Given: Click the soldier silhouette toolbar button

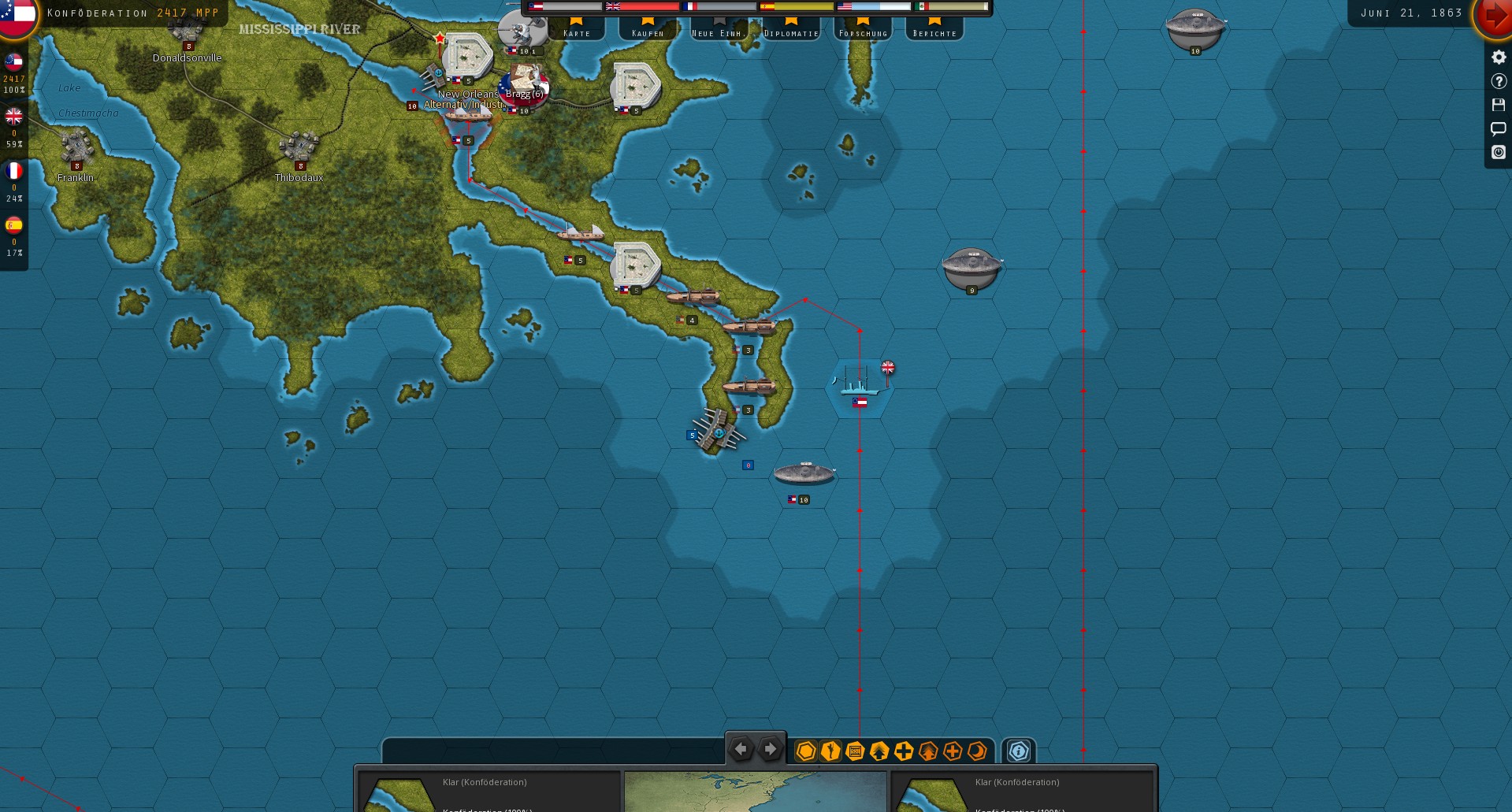Looking at the screenshot, I should 830,751.
